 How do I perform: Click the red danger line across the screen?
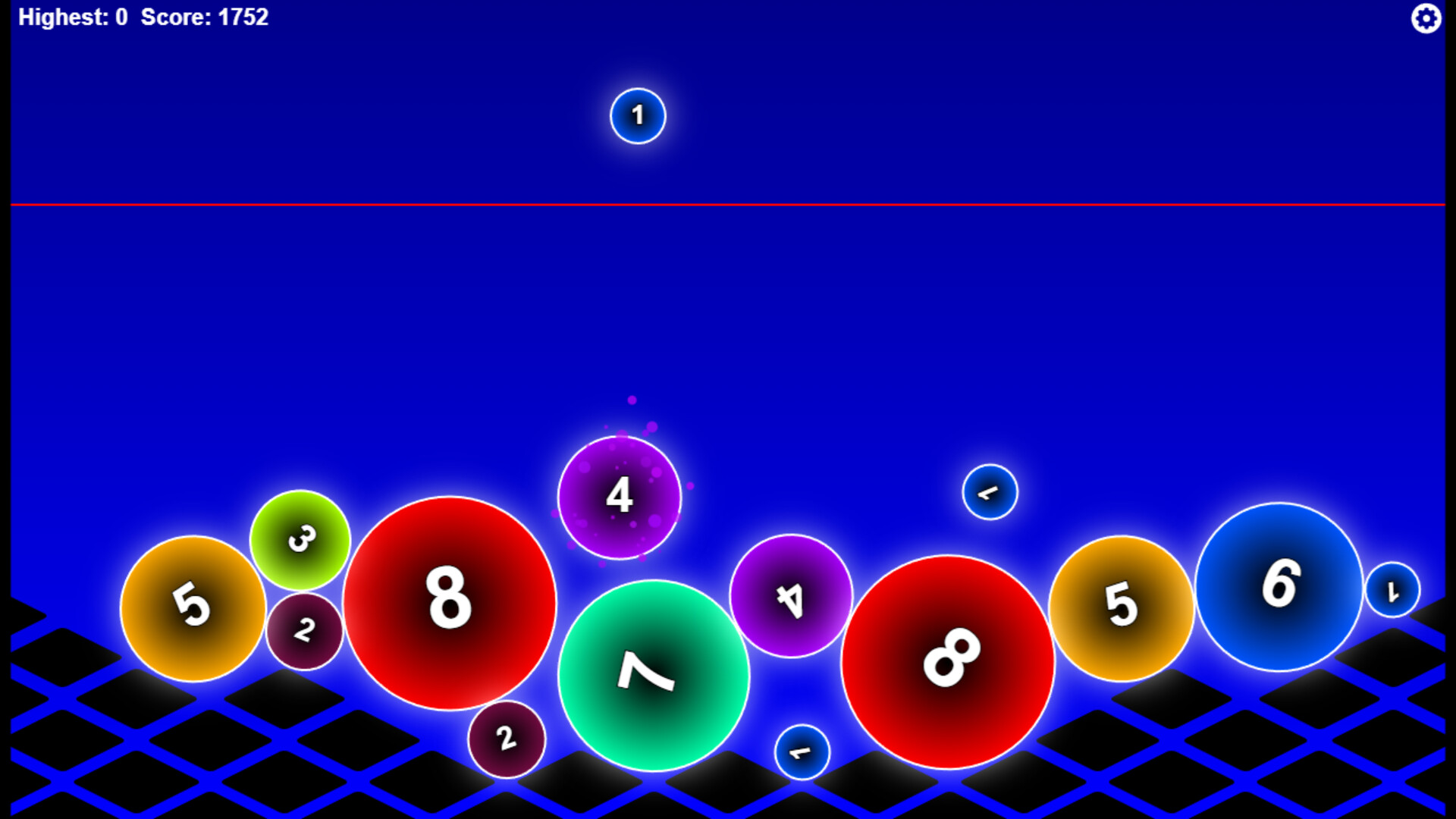click(728, 203)
